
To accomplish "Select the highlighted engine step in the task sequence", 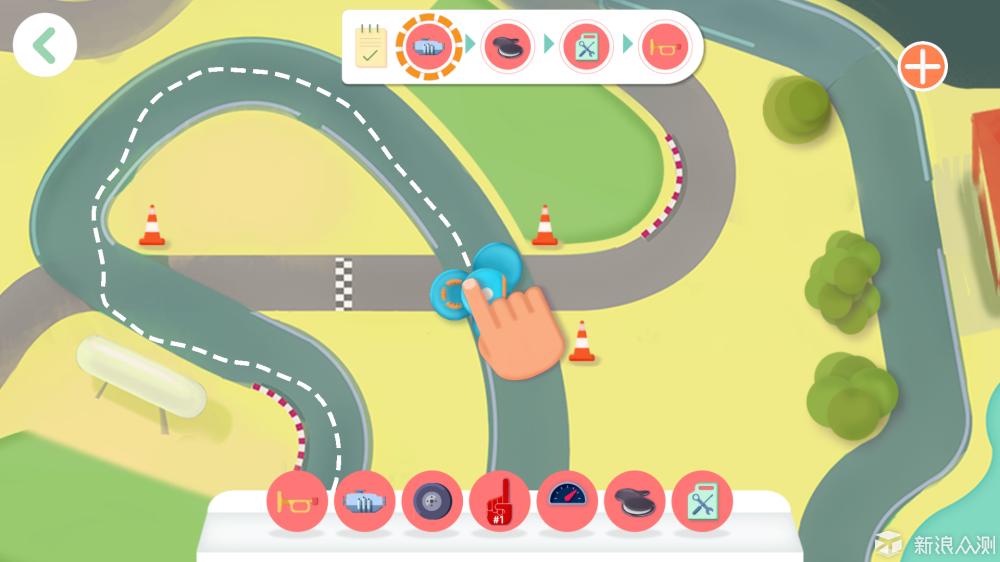I will coord(429,46).
